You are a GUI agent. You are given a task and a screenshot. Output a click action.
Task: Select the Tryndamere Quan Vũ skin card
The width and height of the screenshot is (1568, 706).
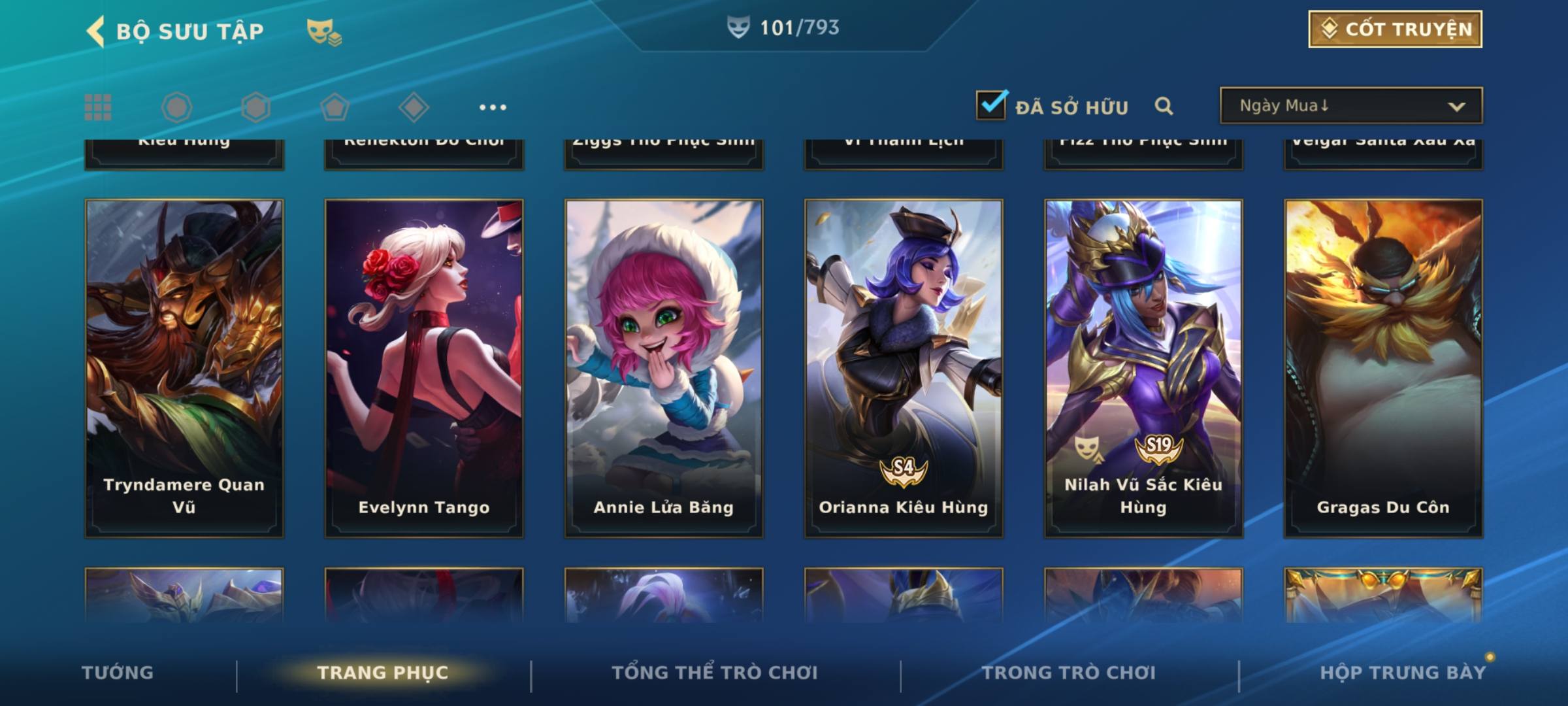pos(184,368)
